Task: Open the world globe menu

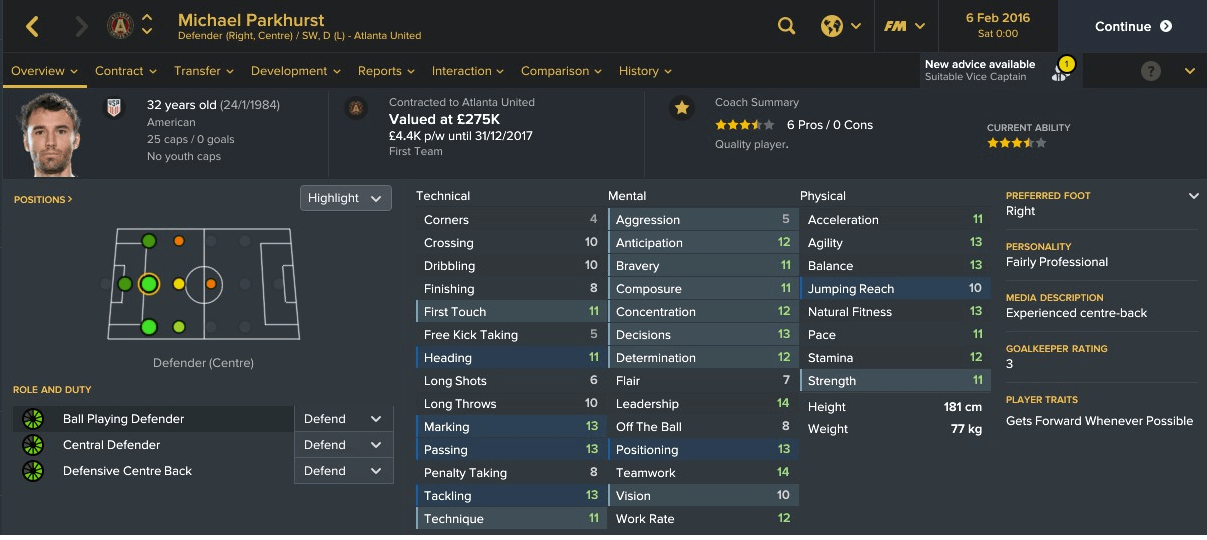Action: point(841,27)
